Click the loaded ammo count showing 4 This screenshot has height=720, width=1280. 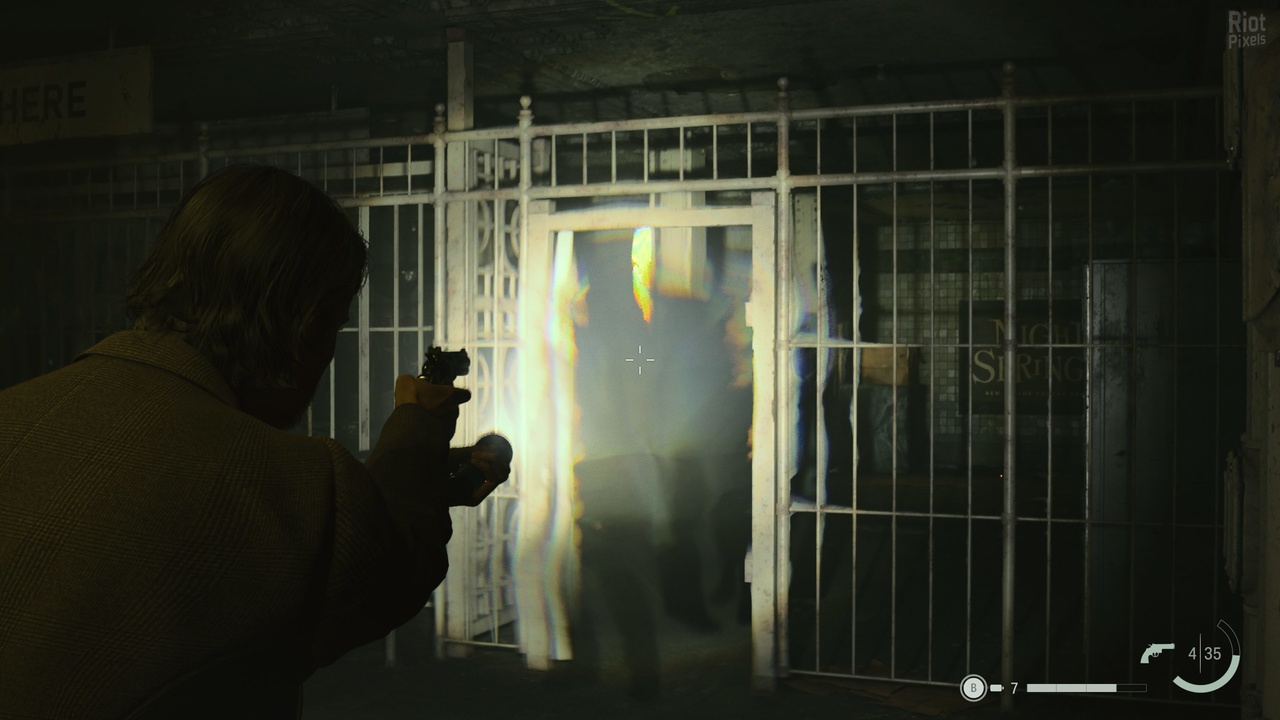1192,652
